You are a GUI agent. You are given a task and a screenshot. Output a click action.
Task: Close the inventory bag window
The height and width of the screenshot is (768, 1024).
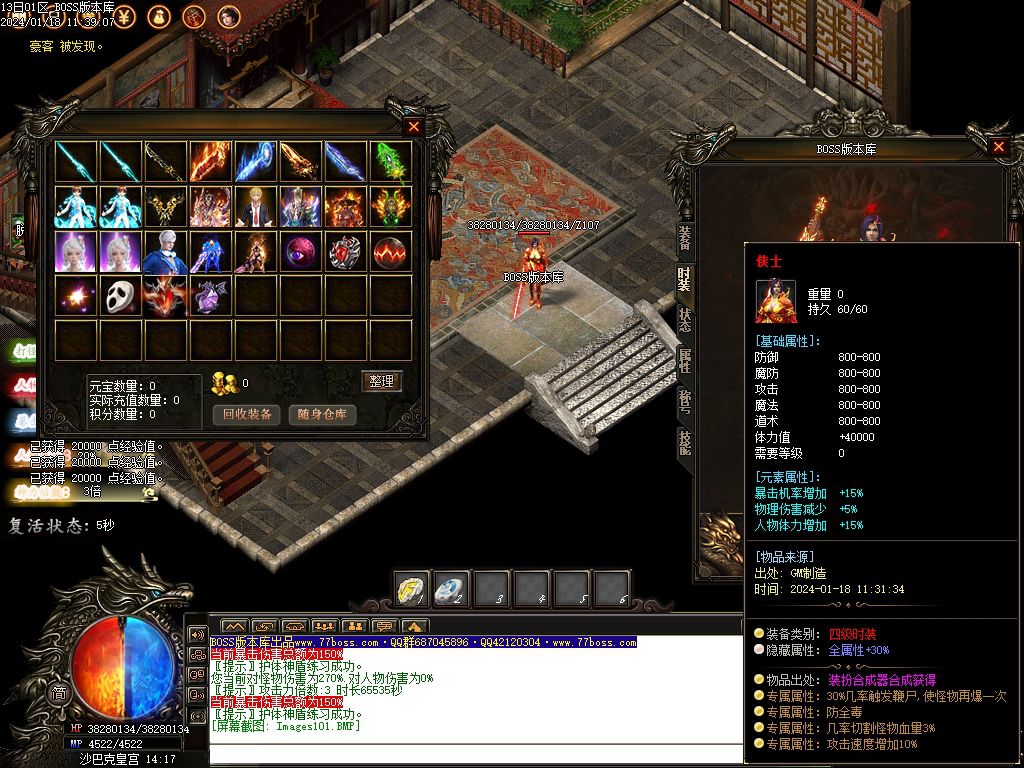[x=414, y=127]
